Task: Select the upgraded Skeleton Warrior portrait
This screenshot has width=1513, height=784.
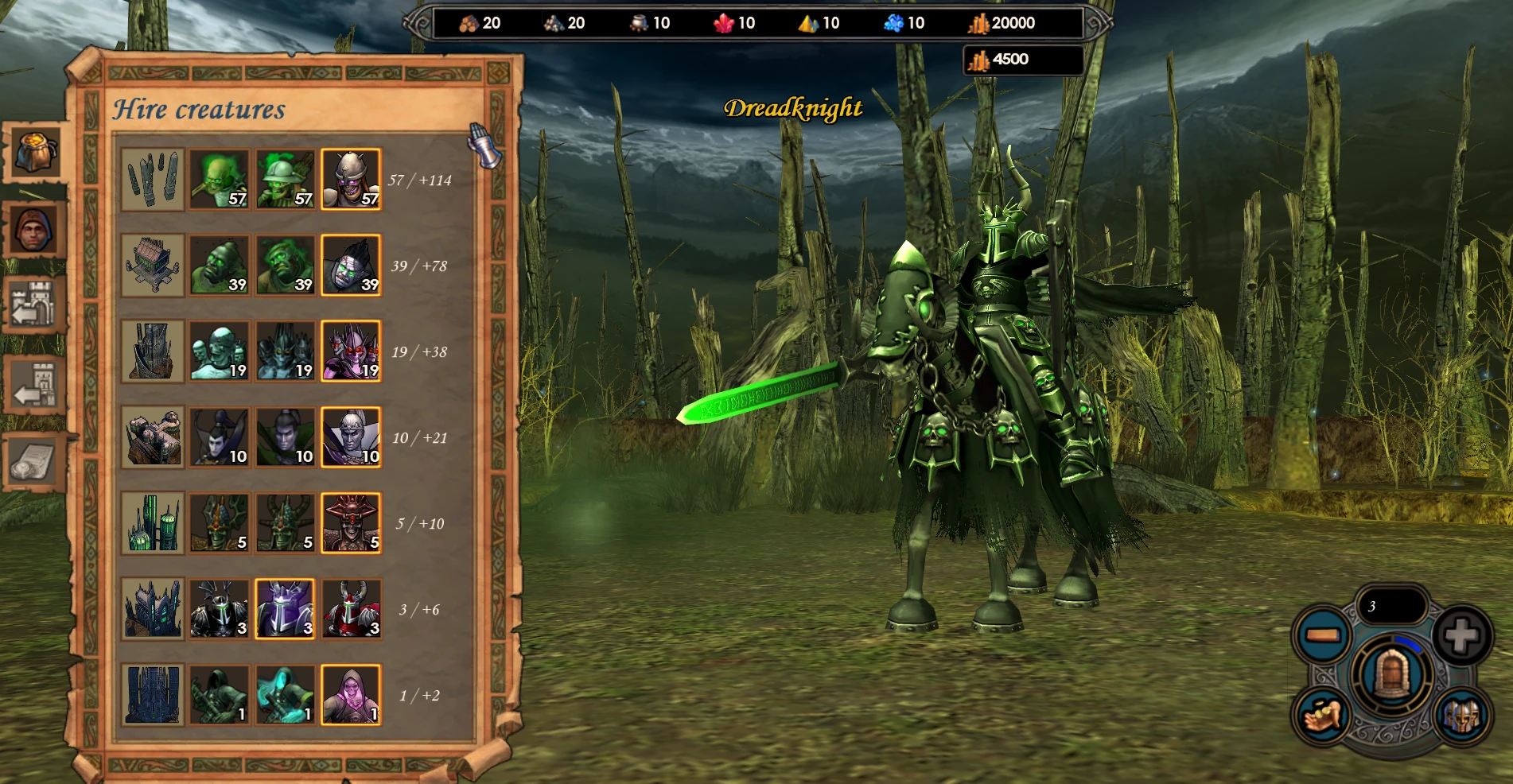Action: click(x=350, y=179)
